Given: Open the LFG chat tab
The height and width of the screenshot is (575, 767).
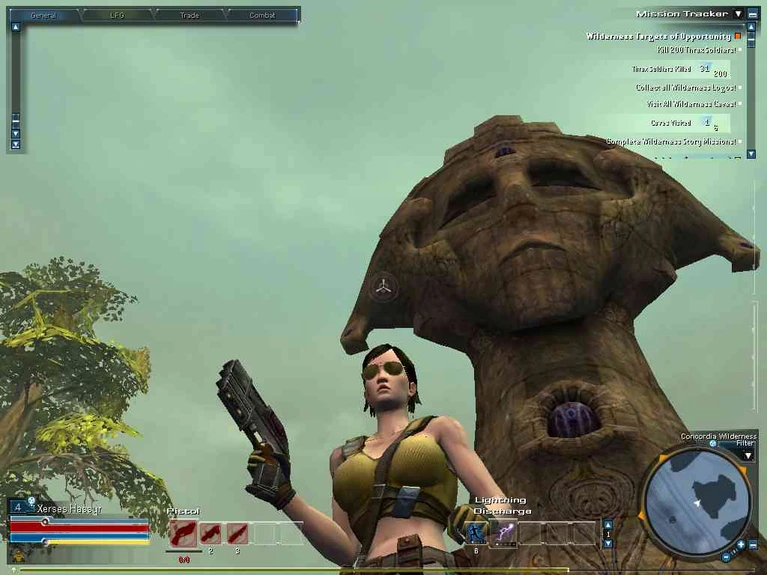Looking at the screenshot, I should [x=117, y=16].
